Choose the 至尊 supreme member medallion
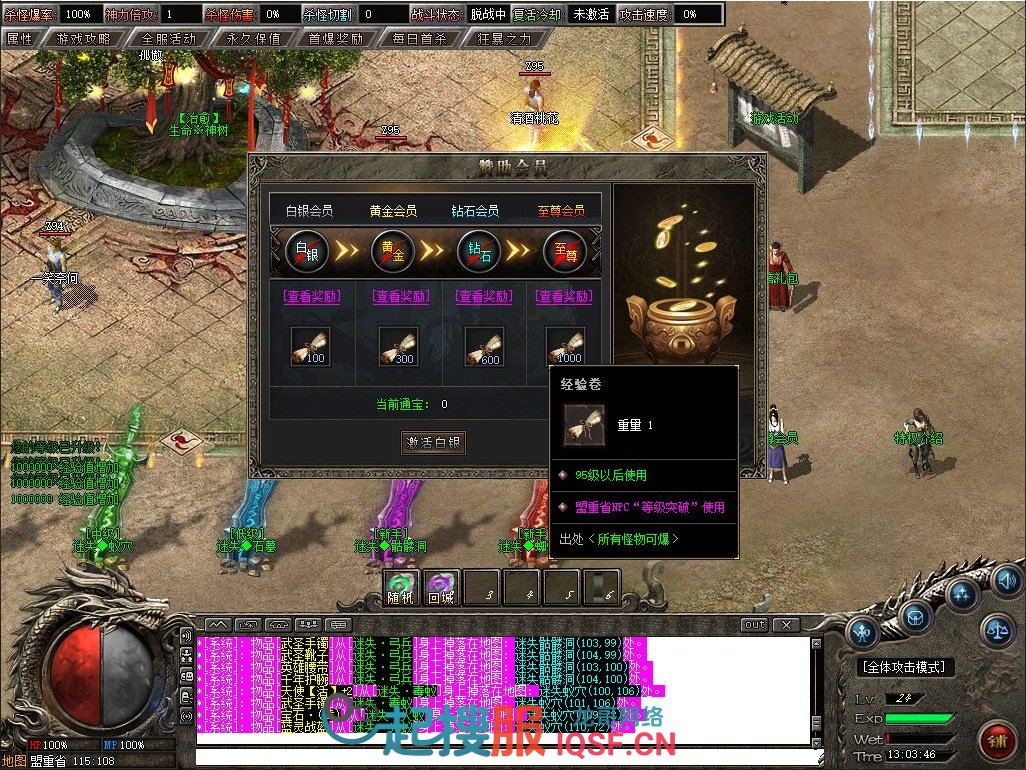The height and width of the screenshot is (770, 1026). pyautogui.click(x=565, y=250)
